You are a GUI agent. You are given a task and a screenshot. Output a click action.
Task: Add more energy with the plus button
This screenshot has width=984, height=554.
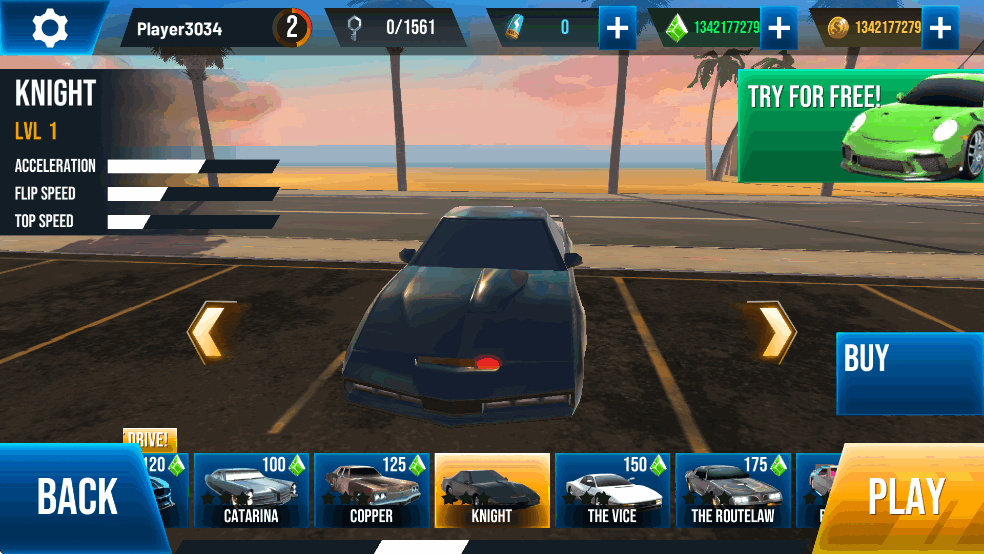tap(618, 28)
